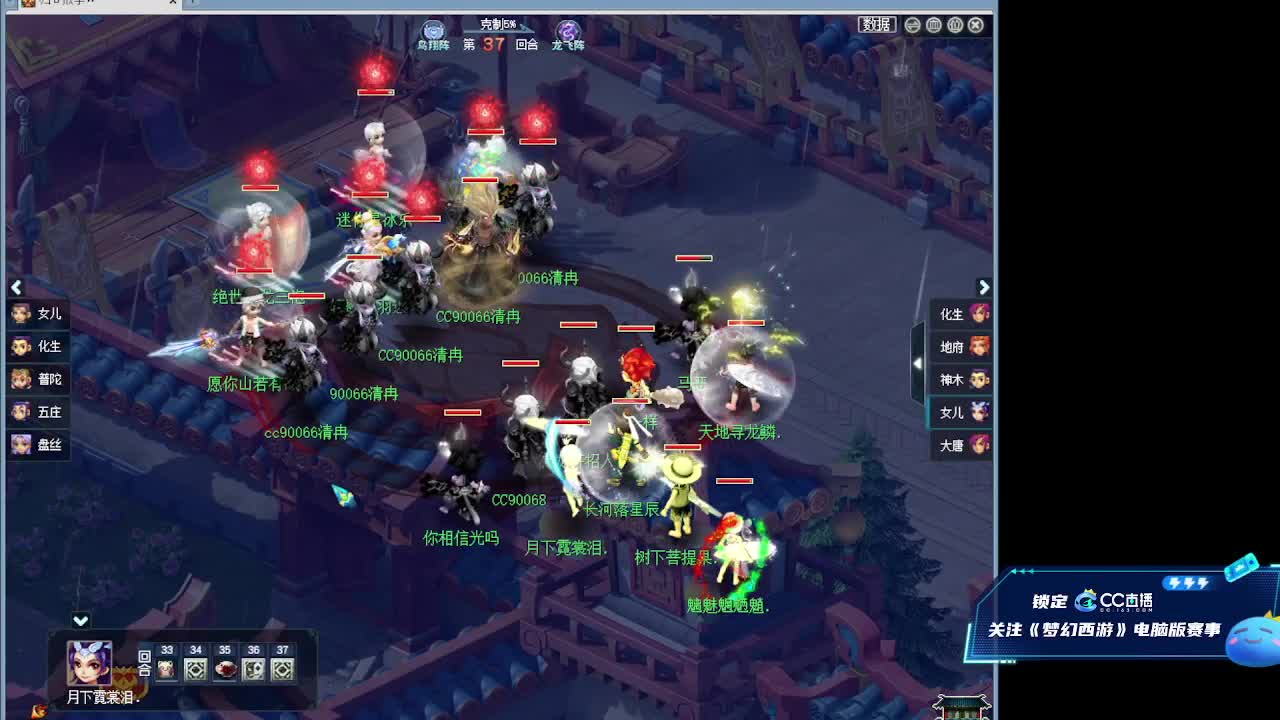Viewport: 1280px width, 720px height.
Task: Switch to the 神木 tab on the right
Action: click(x=958, y=380)
